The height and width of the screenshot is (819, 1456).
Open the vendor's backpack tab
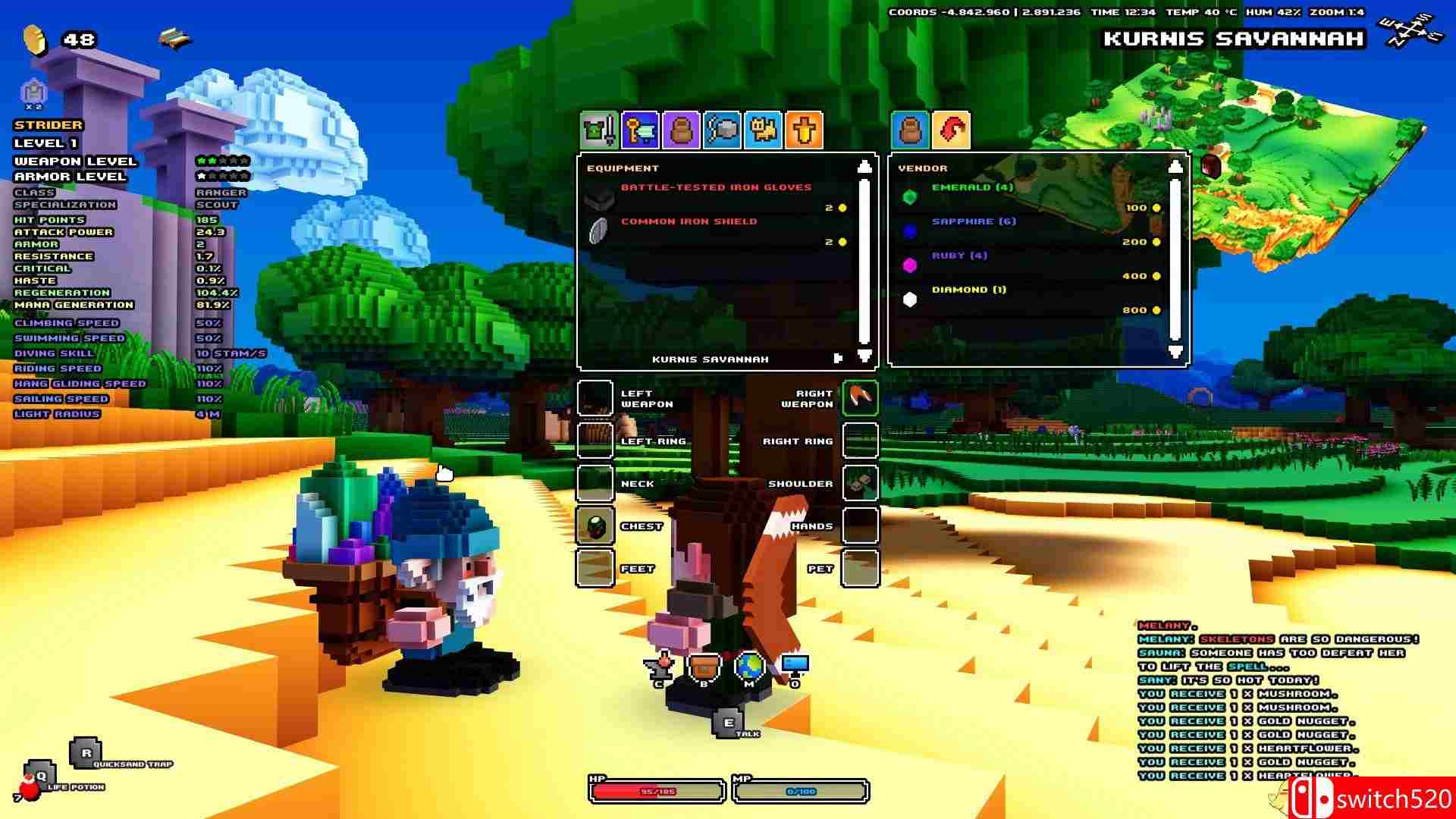point(912,130)
